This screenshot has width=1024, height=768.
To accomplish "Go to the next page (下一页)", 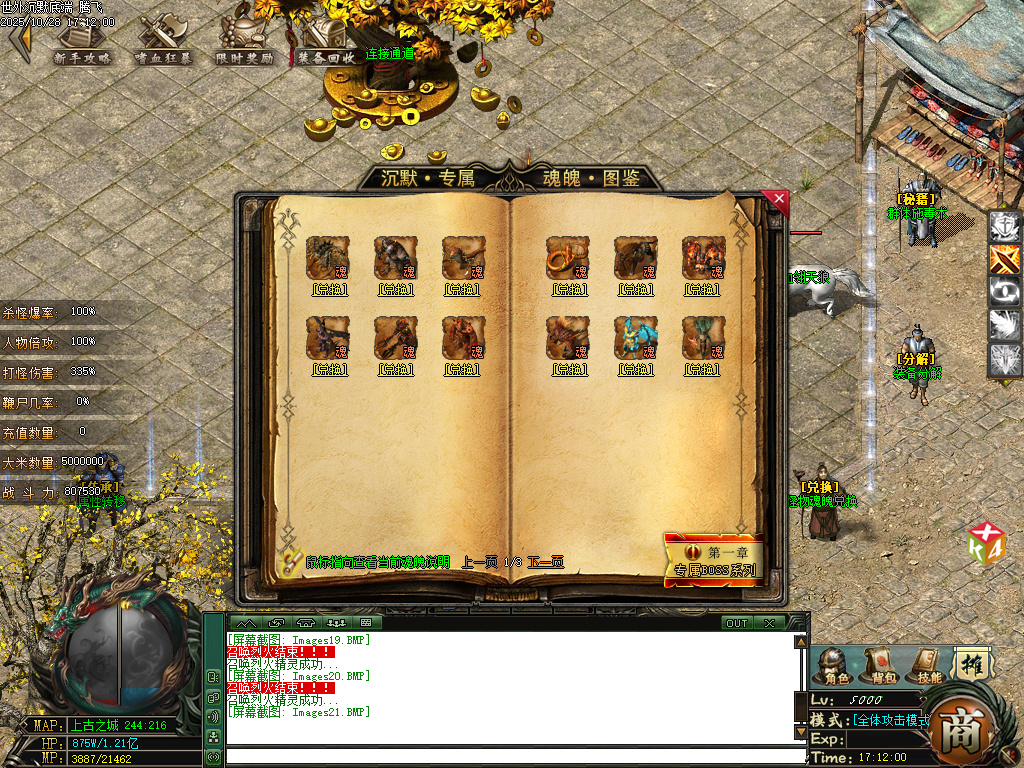I will click(546, 562).
